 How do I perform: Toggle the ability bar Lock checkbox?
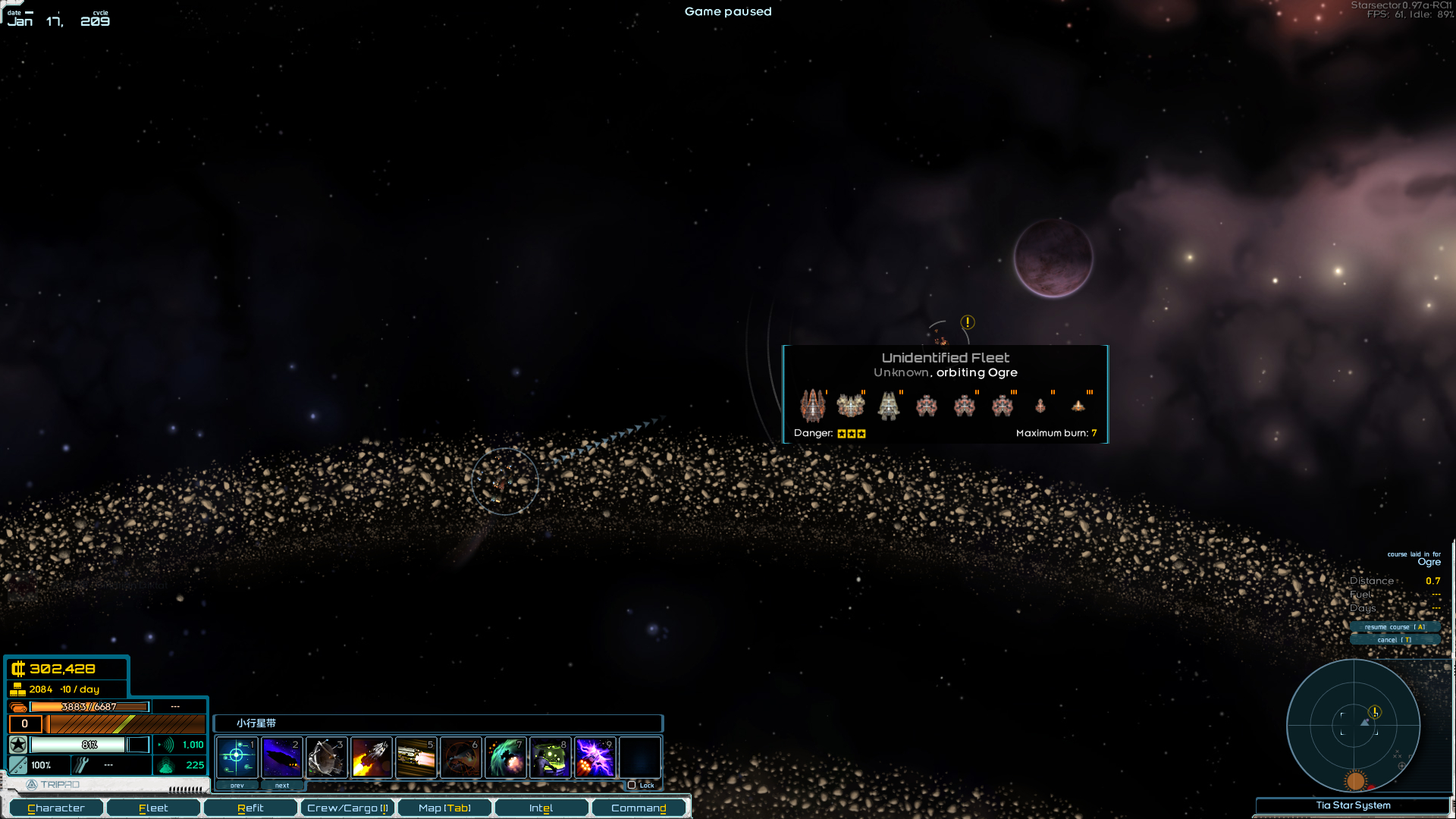[632, 785]
